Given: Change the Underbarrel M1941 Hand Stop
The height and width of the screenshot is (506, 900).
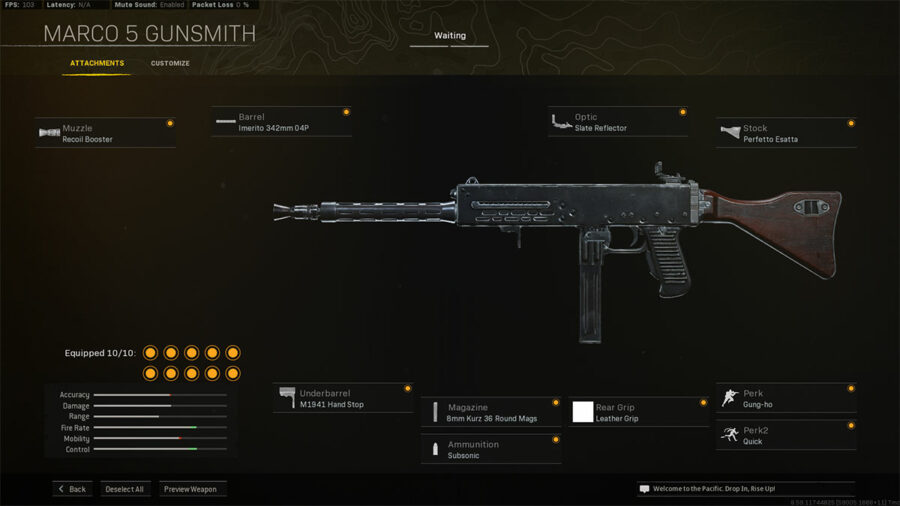Looking at the screenshot, I should tap(343, 398).
